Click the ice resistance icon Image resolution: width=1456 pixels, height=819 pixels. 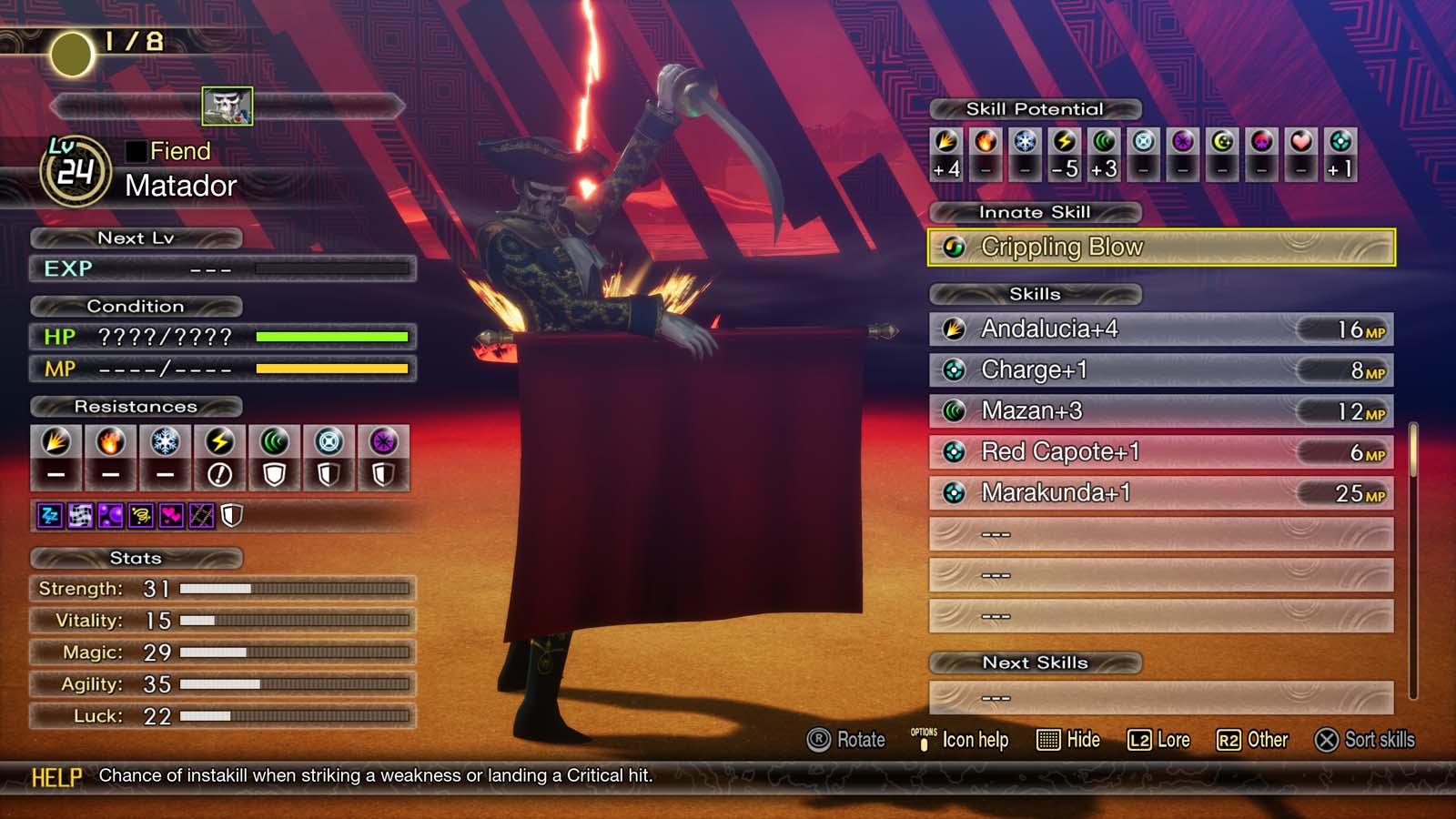[167, 446]
